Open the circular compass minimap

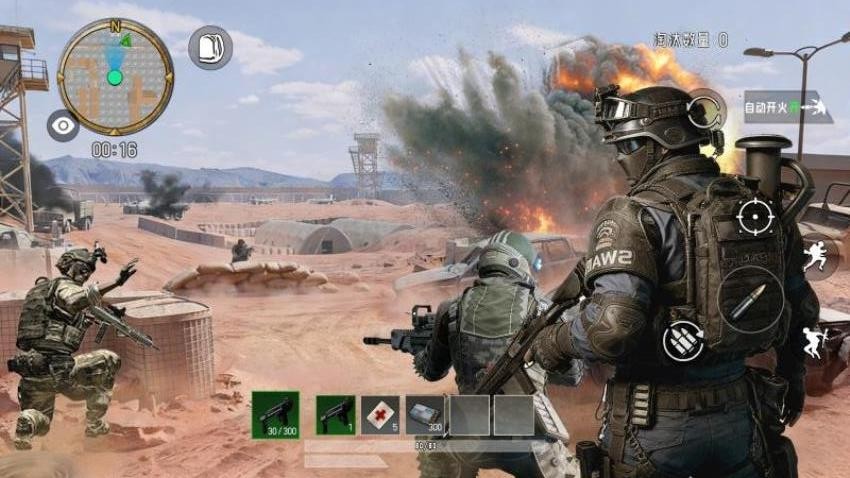point(115,76)
